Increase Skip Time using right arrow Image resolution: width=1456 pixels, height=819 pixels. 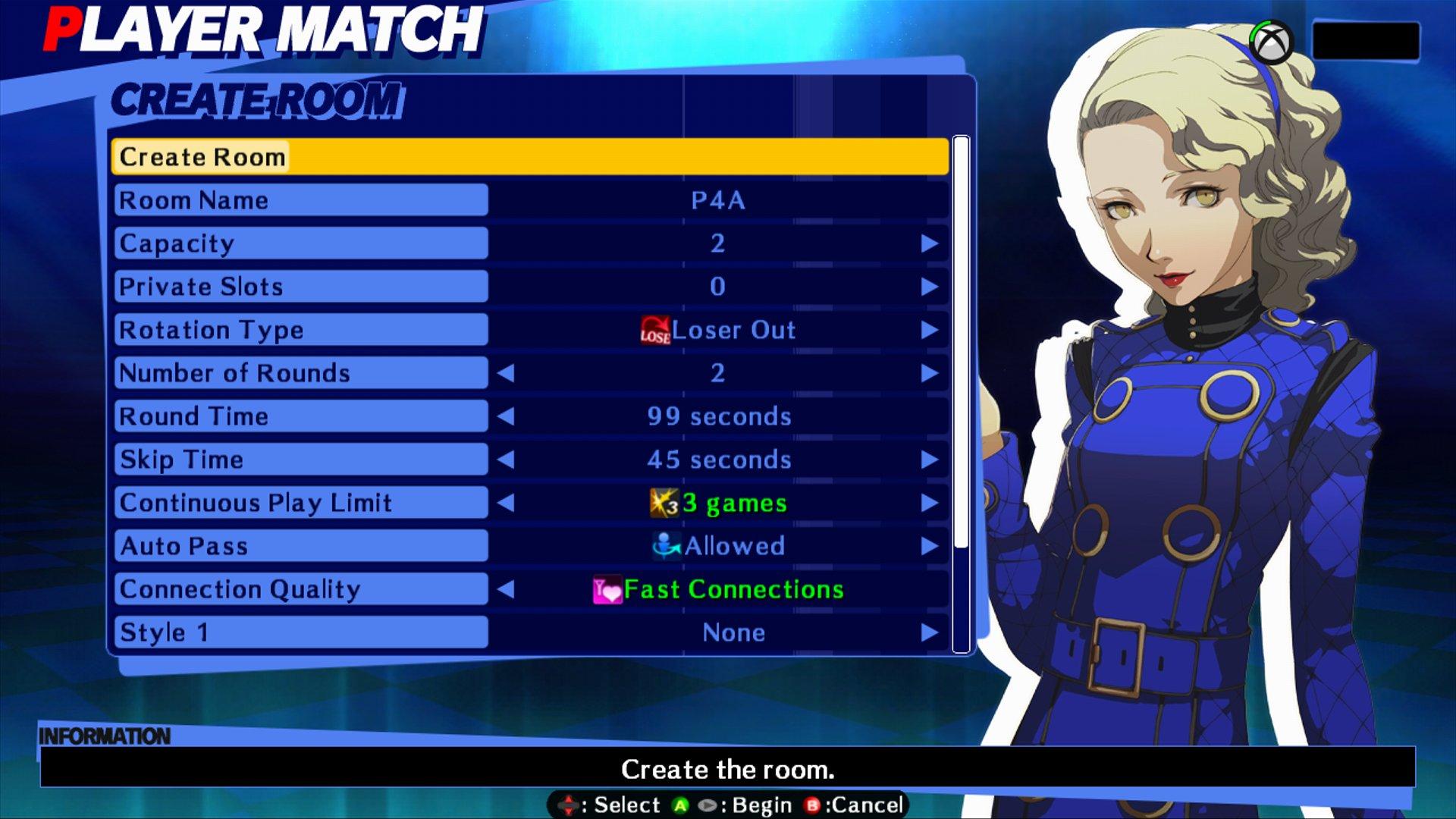click(929, 460)
